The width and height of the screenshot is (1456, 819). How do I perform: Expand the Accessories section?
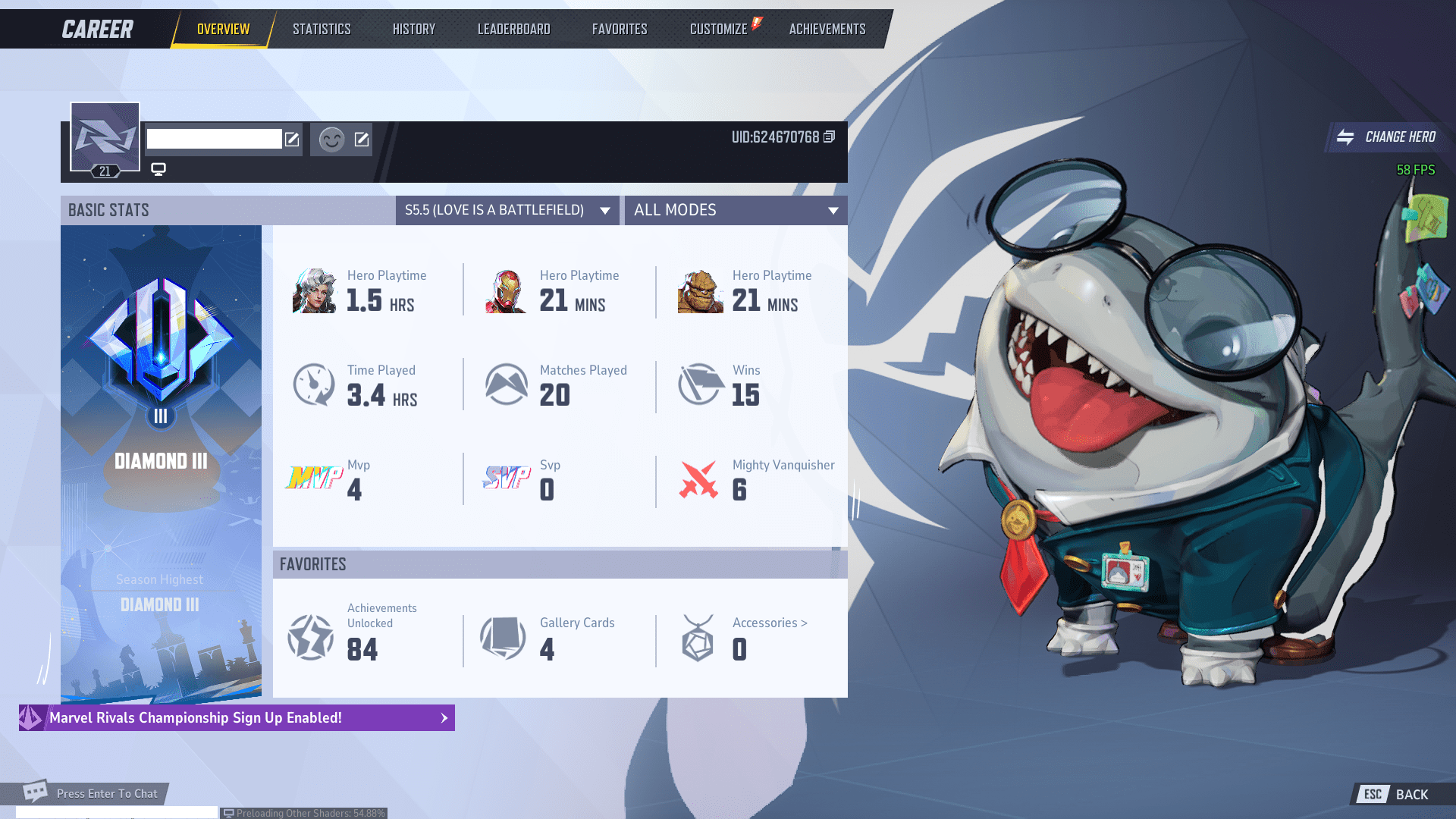[769, 623]
